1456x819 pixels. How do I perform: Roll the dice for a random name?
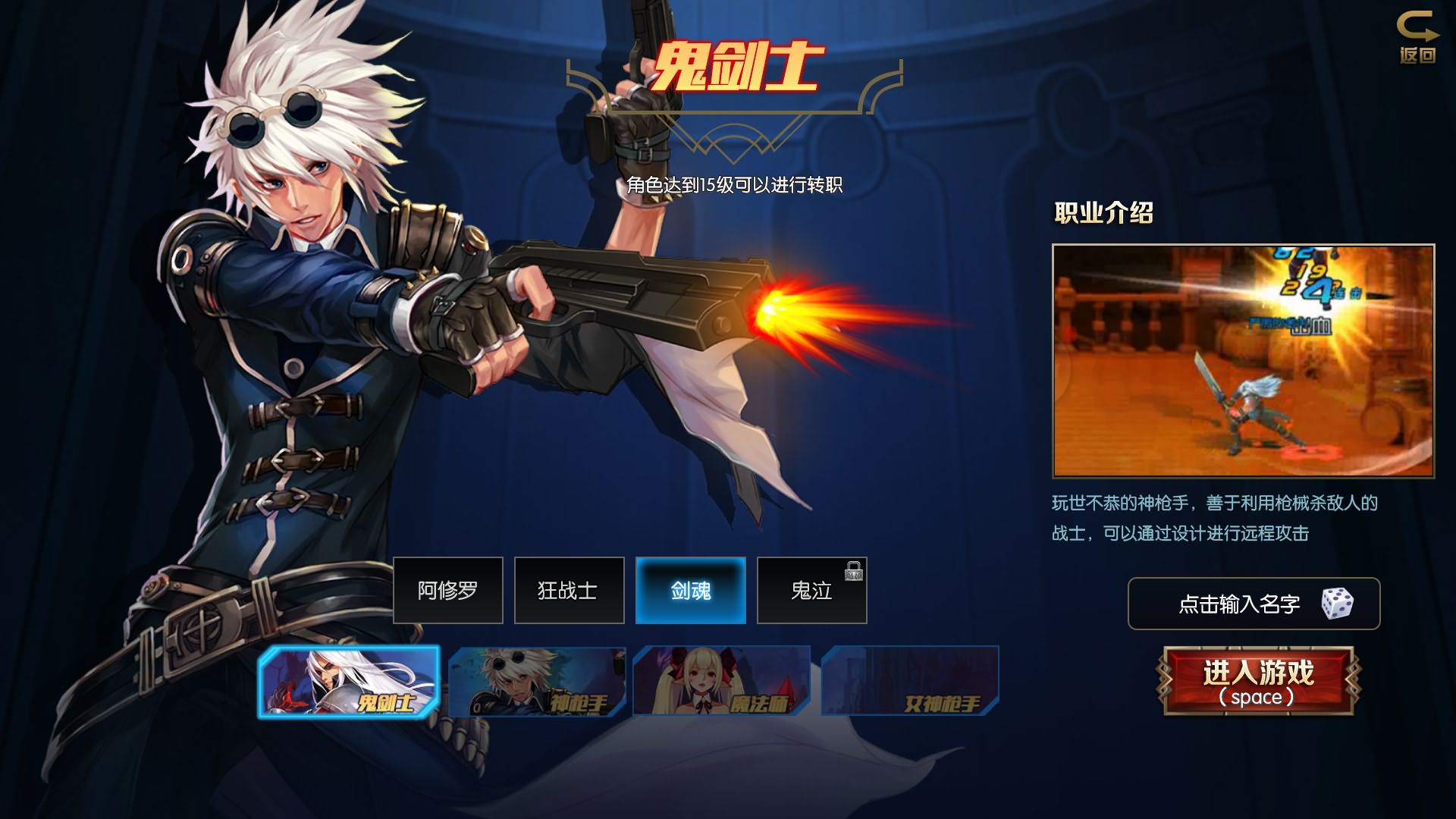[1337, 604]
